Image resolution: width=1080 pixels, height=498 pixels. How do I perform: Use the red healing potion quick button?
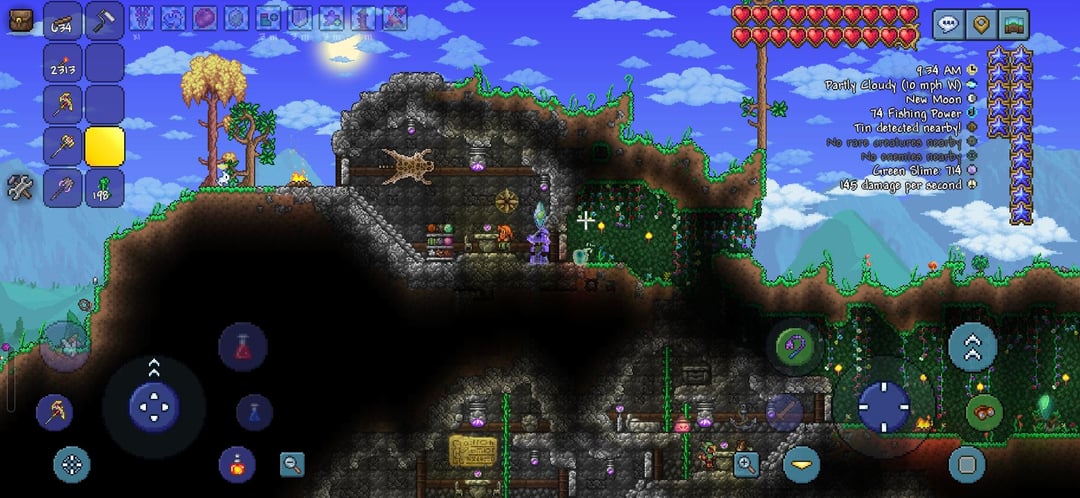[242, 346]
